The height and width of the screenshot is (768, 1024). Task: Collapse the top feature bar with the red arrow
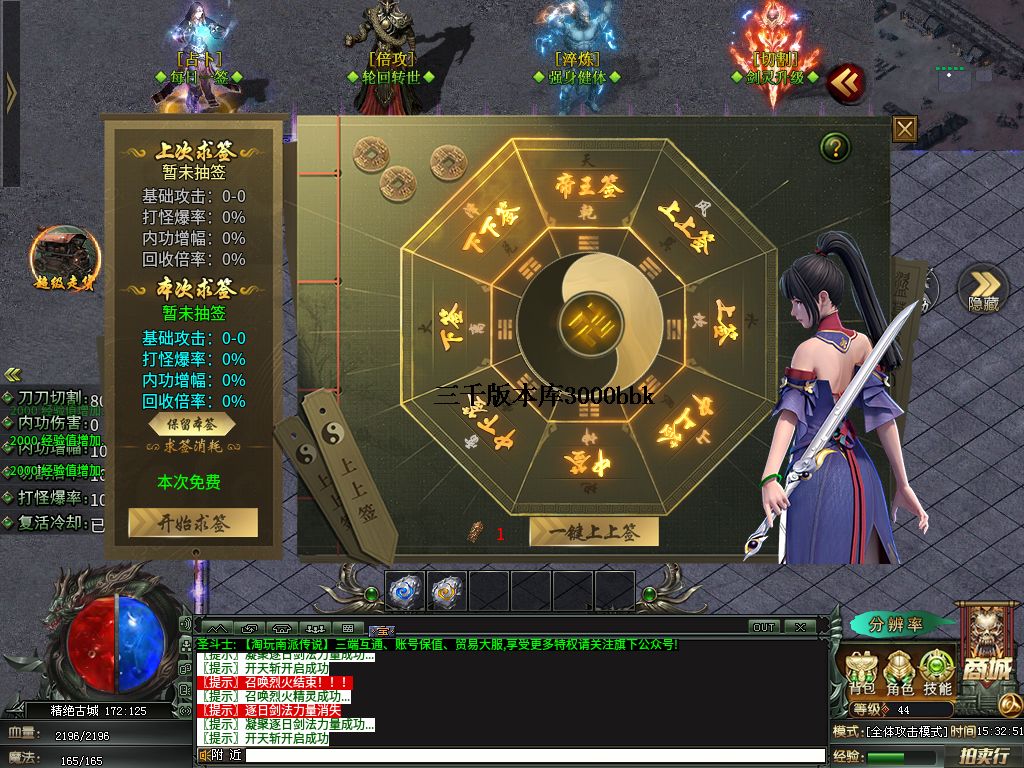click(x=846, y=83)
